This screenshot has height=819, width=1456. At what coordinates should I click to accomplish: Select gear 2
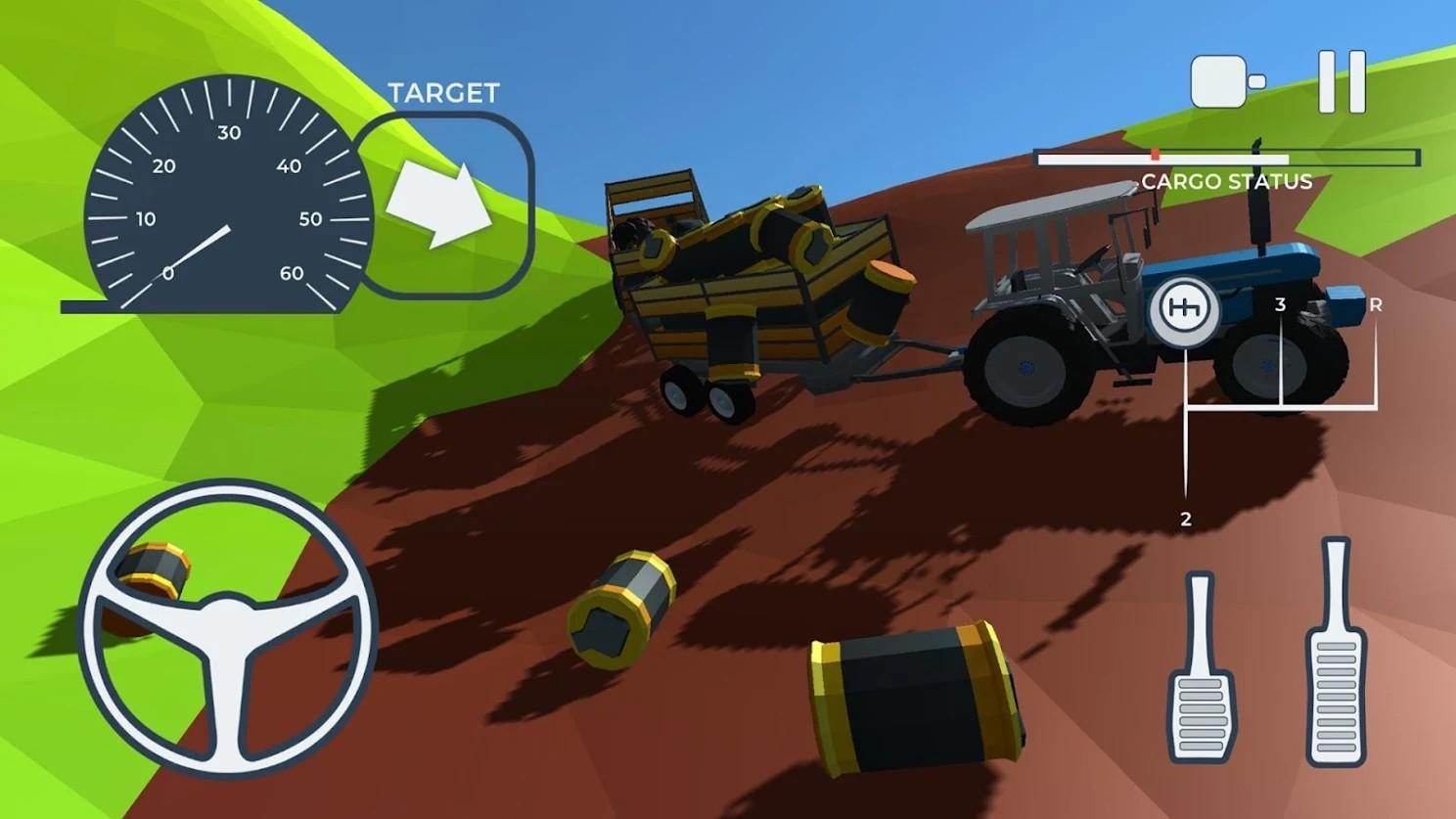coord(1185,518)
